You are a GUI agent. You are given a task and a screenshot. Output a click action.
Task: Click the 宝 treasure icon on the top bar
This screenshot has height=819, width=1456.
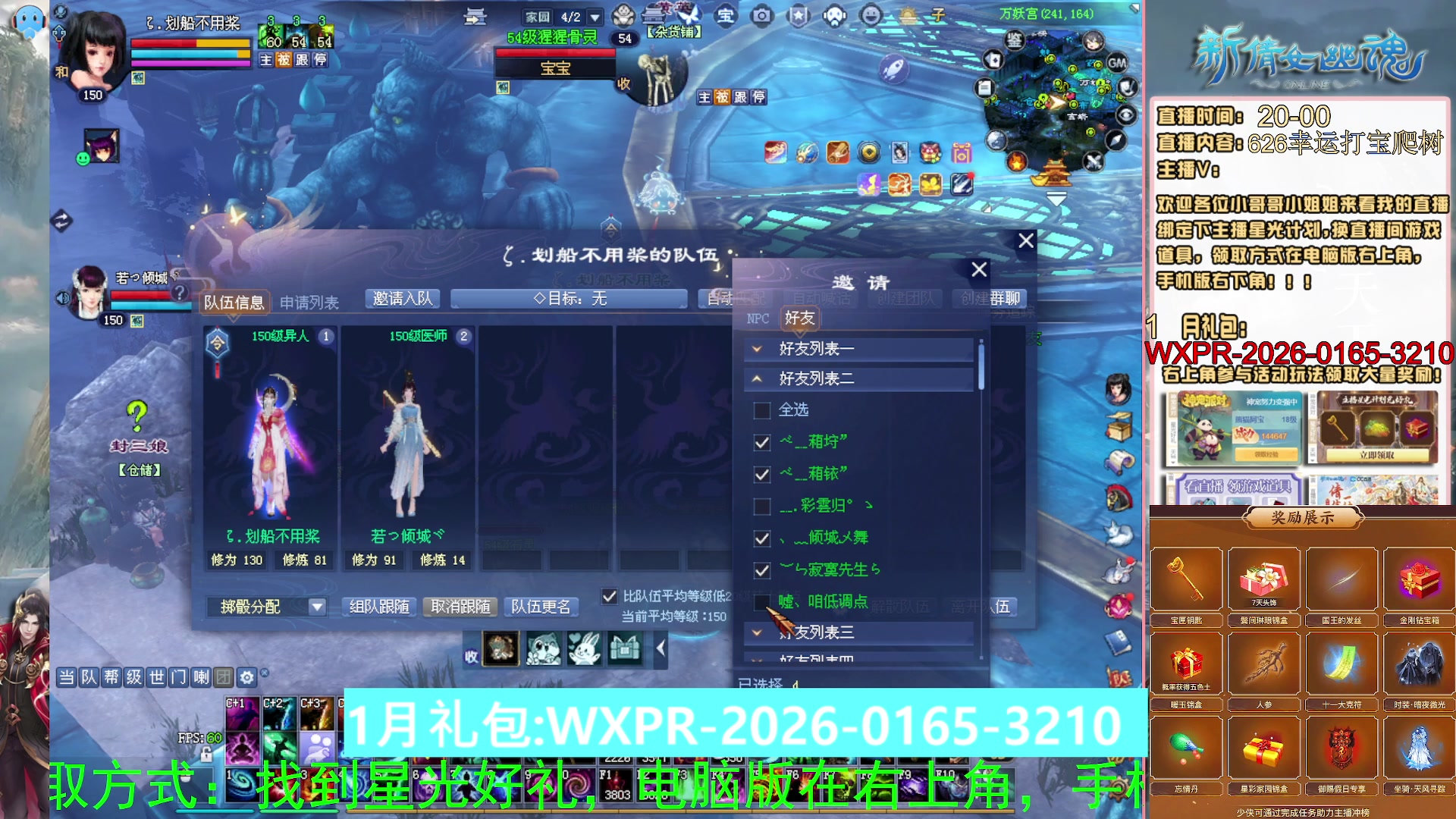click(726, 16)
